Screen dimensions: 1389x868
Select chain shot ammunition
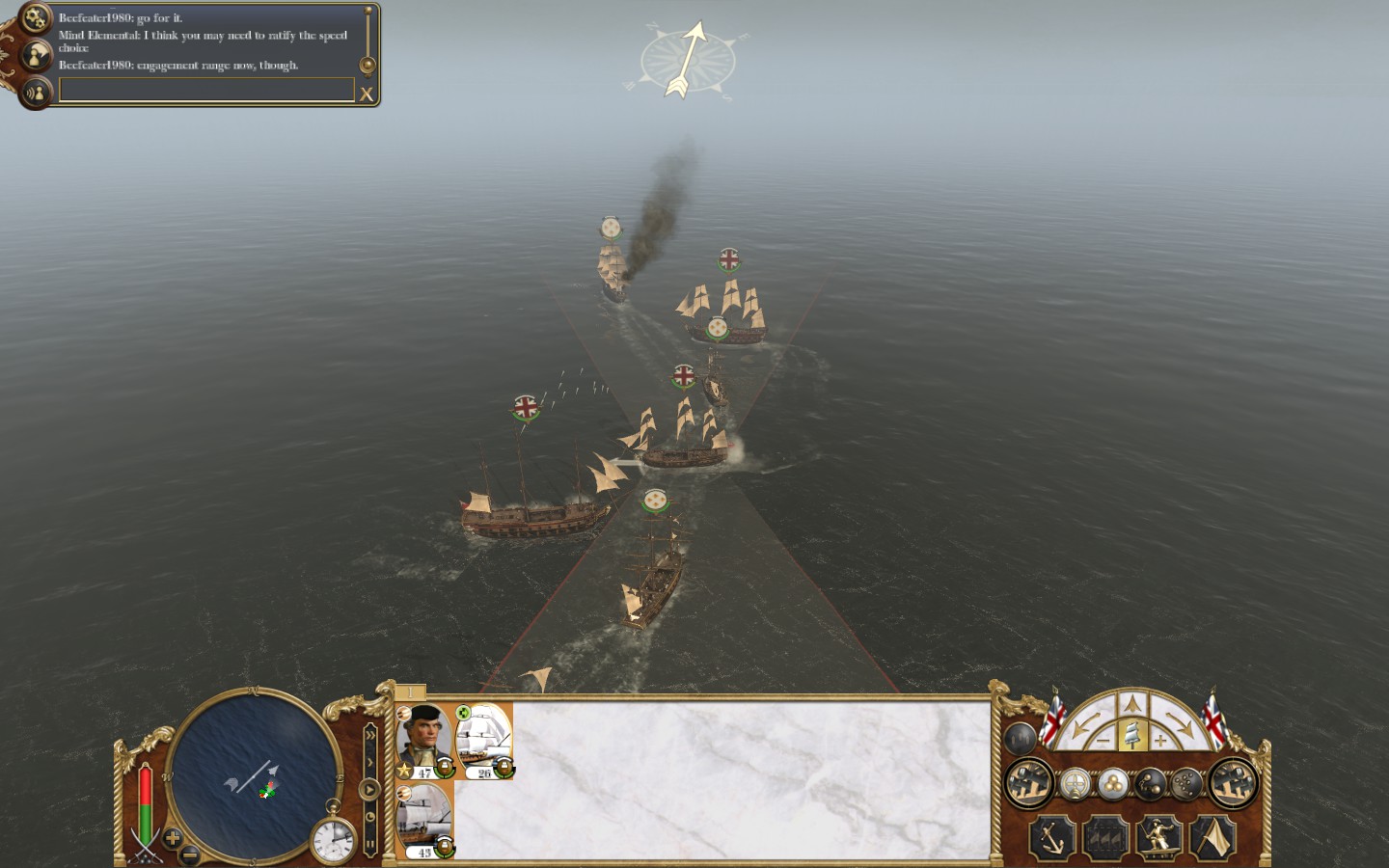[x=1149, y=784]
